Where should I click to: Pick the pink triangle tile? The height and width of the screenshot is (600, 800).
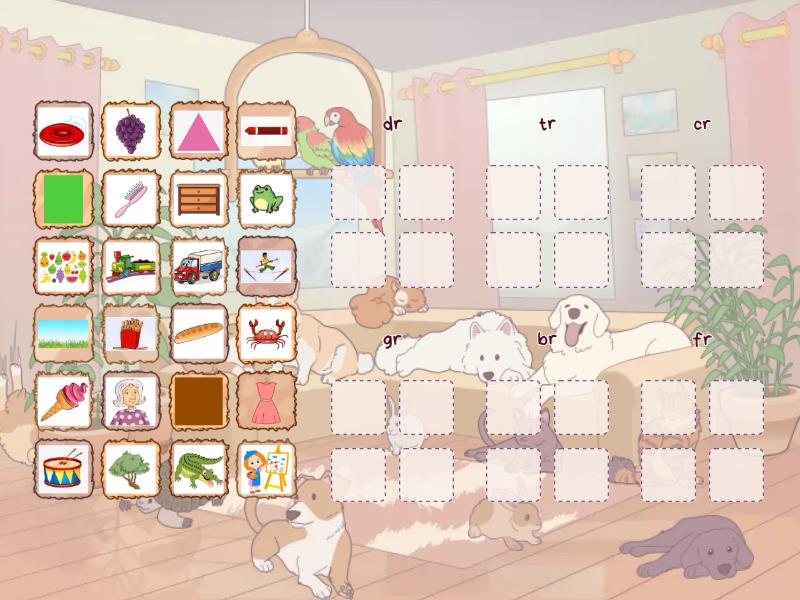199,130
